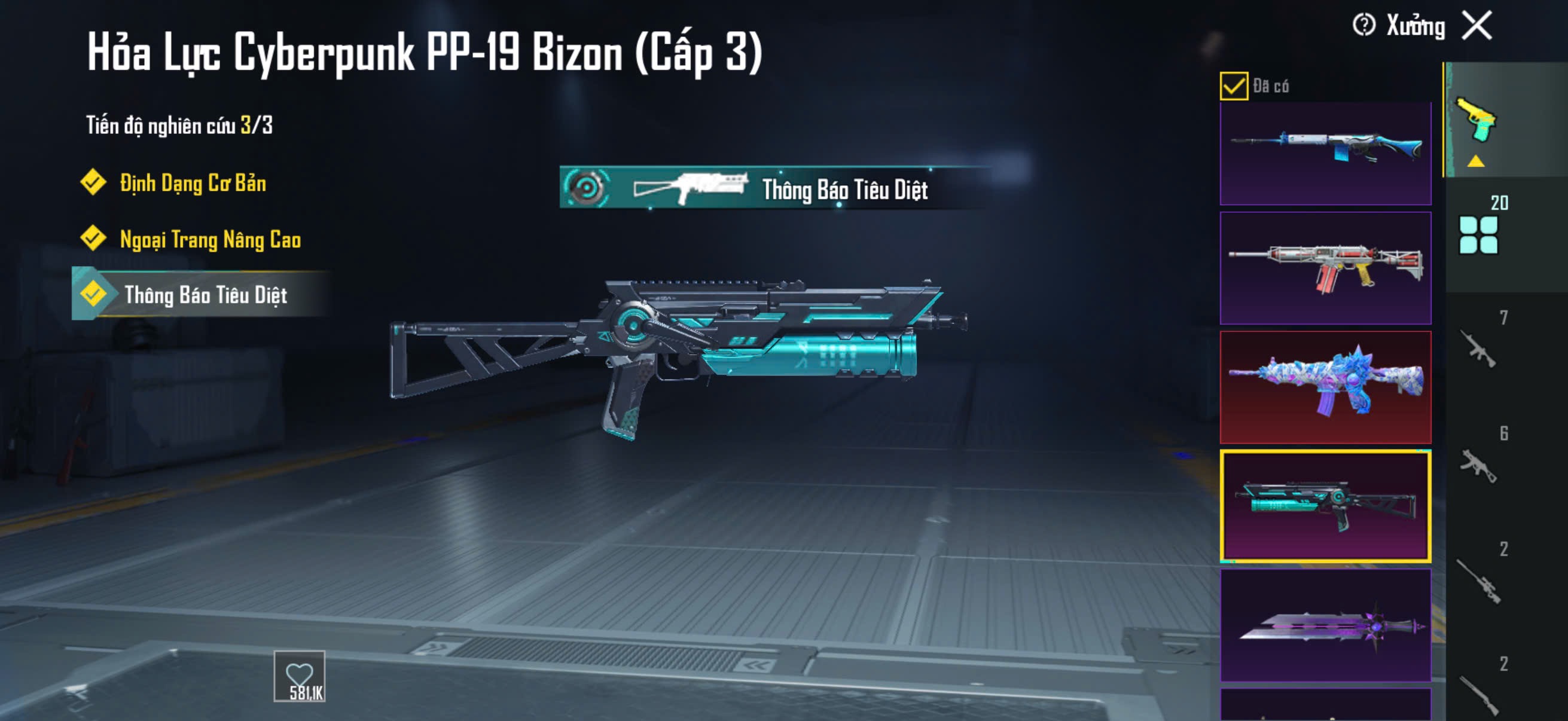Open the shotgun category tab at bottom
Viewport: 1568px width, 721px height.
1478,693
